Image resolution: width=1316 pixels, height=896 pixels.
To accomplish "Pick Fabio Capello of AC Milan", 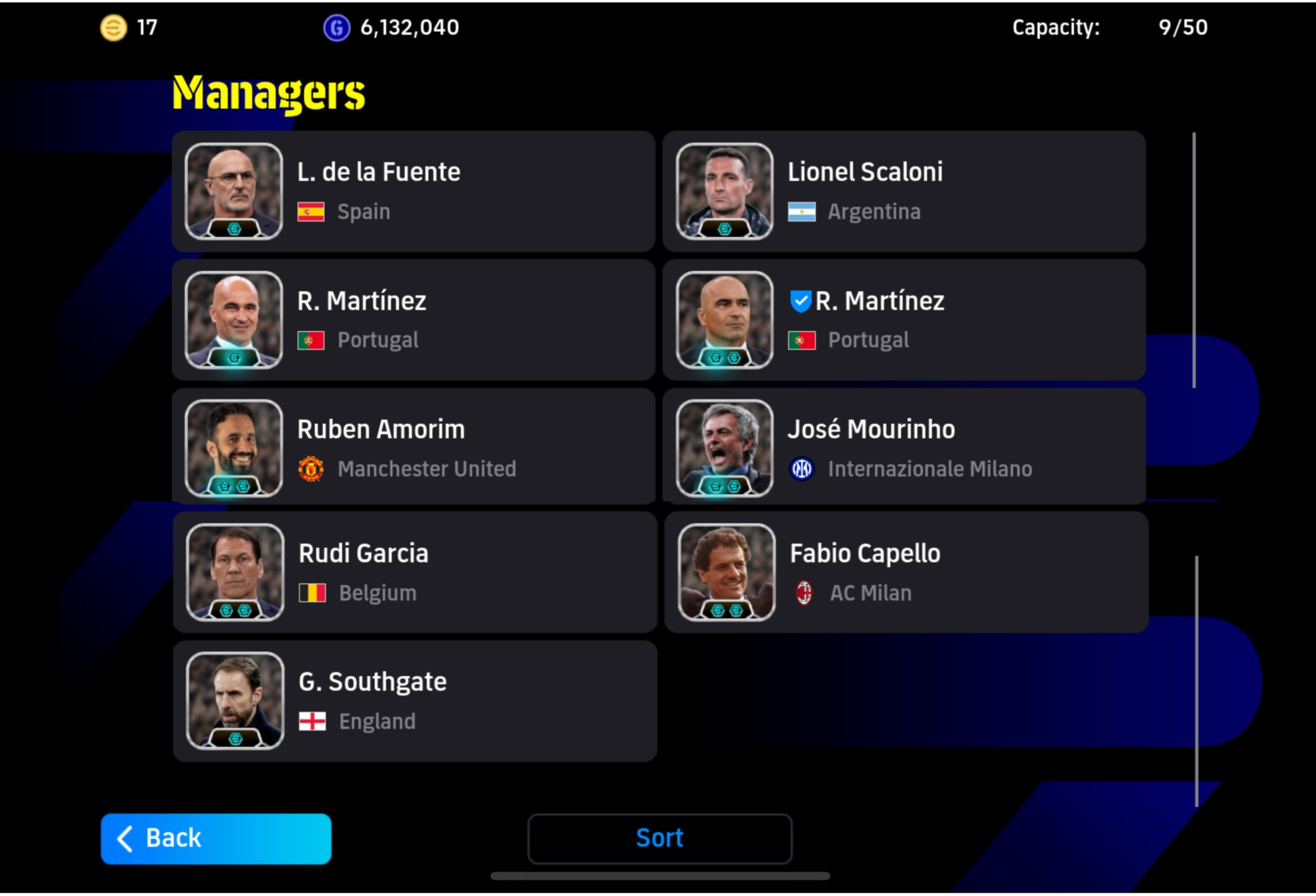I will click(906, 572).
